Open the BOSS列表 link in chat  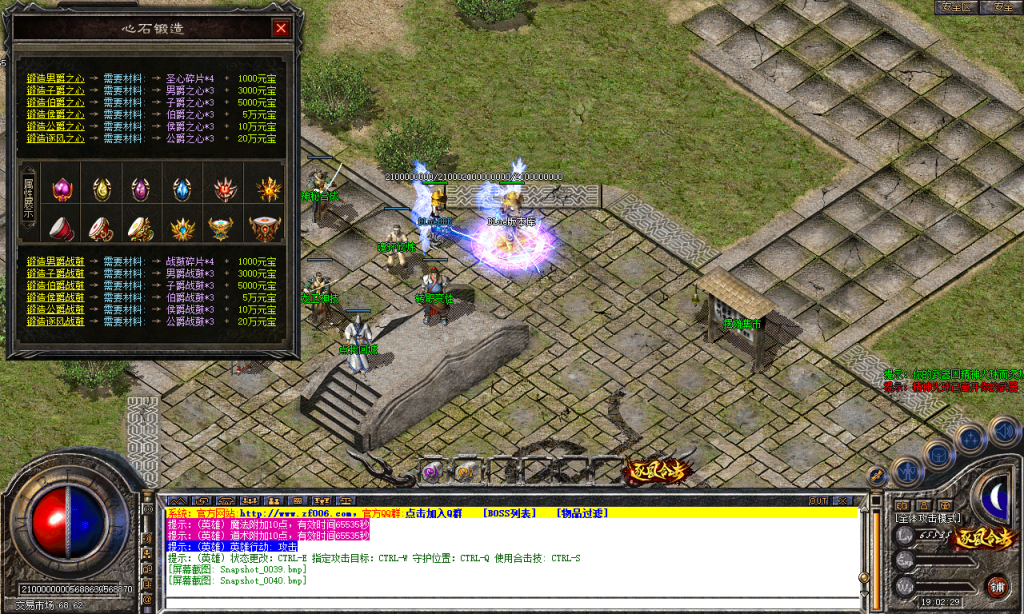tap(510, 513)
